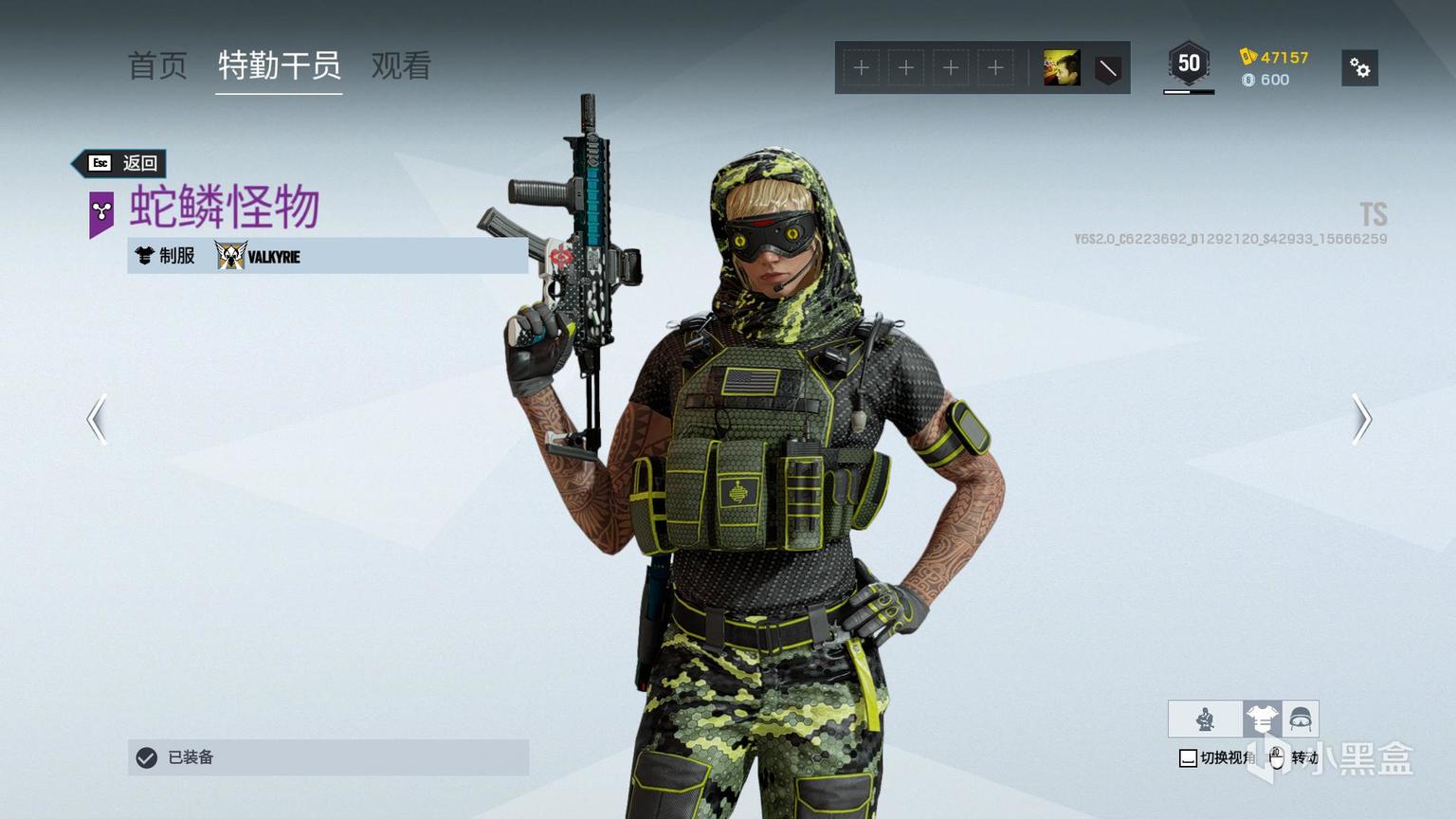Switch to the 观看 watch tab
The height and width of the screenshot is (819, 1456).
(401, 65)
